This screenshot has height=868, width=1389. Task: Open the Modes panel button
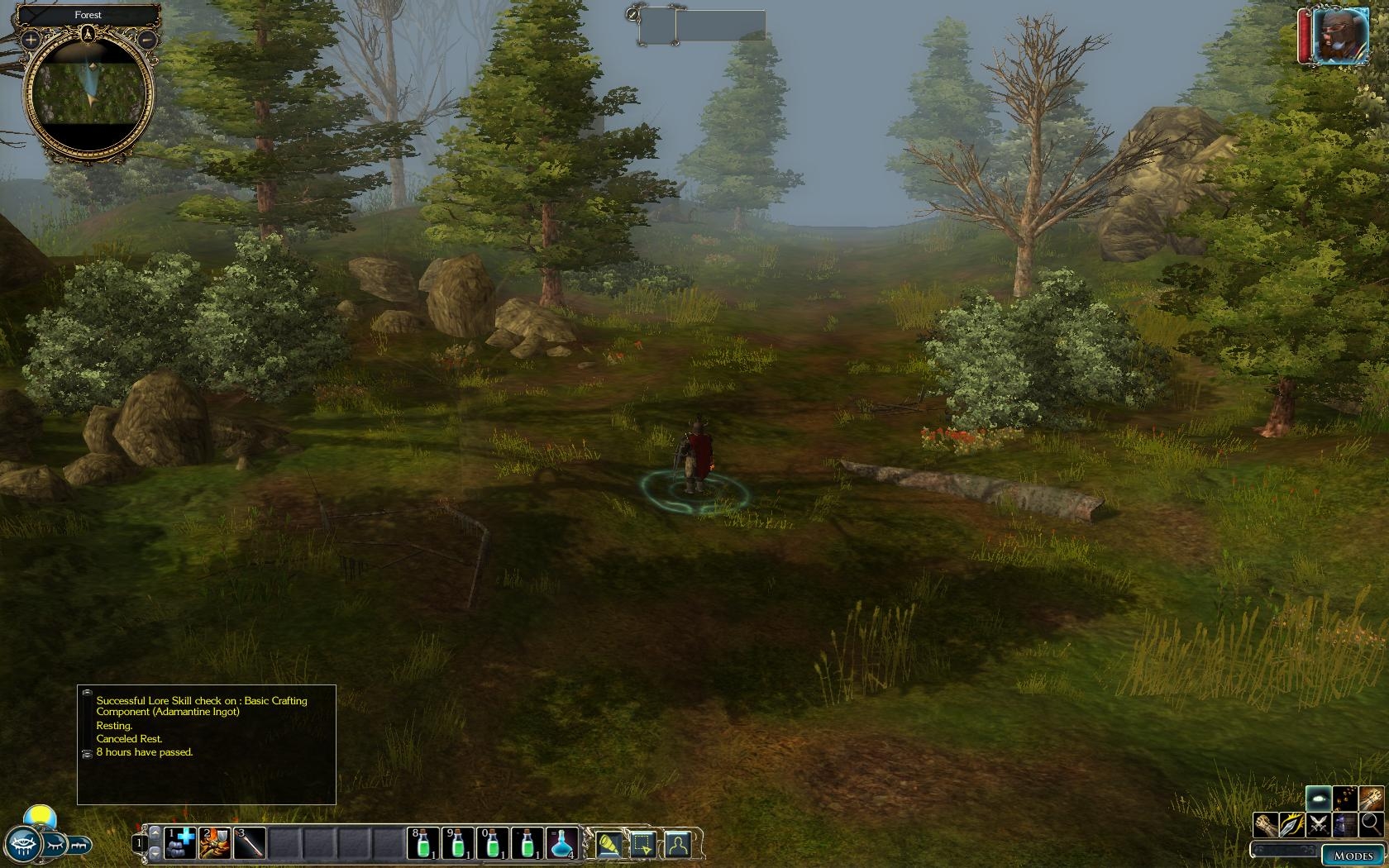coord(1353,856)
